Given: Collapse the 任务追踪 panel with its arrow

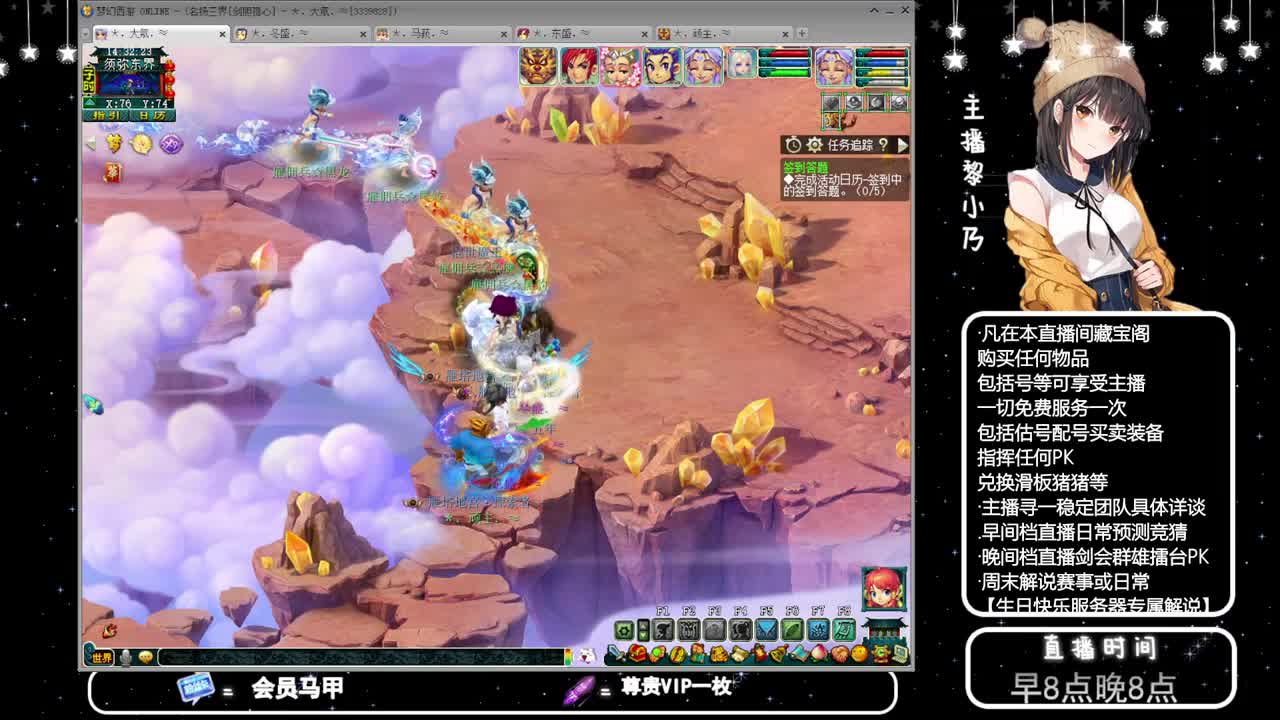Looking at the screenshot, I should pyautogui.click(x=903, y=144).
